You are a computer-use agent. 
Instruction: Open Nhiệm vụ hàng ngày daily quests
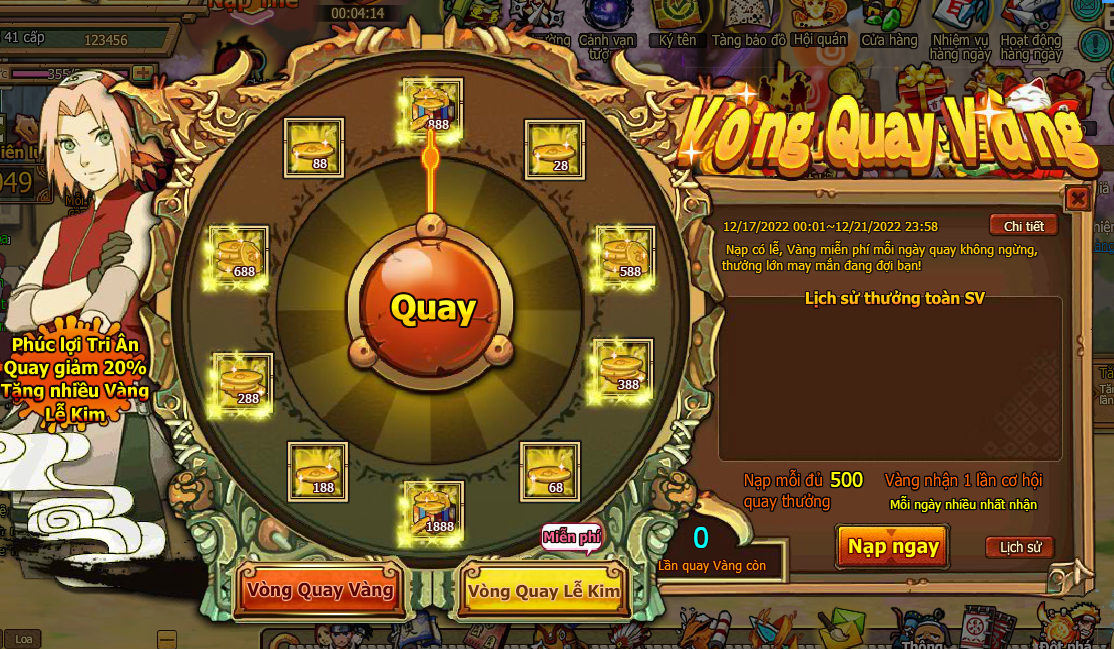[x=958, y=28]
